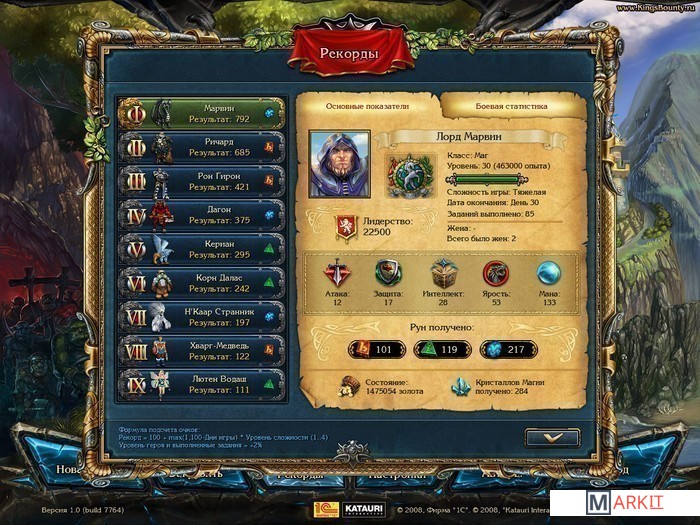Click the Интеллект book stat icon
This screenshot has height=525, width=700.
(443, 273)
